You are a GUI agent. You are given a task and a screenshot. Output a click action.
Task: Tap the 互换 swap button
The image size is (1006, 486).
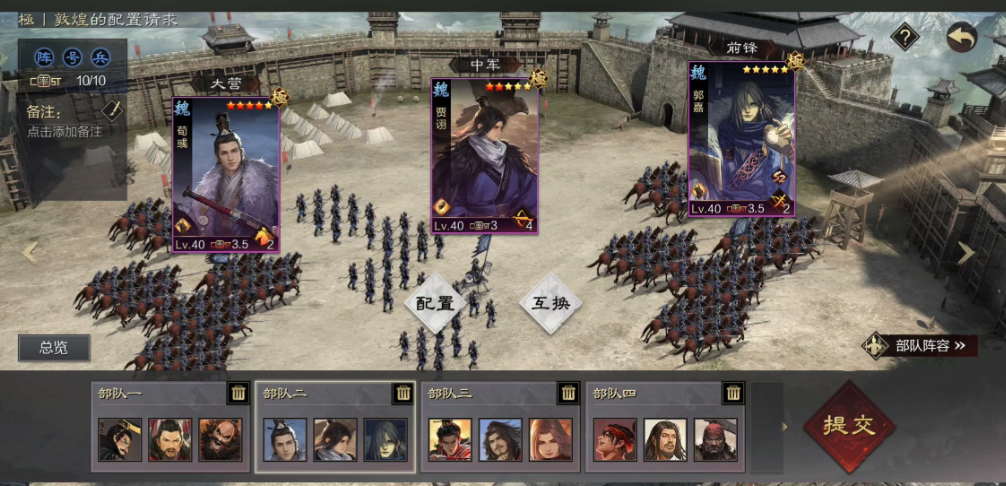pos(549,302)
